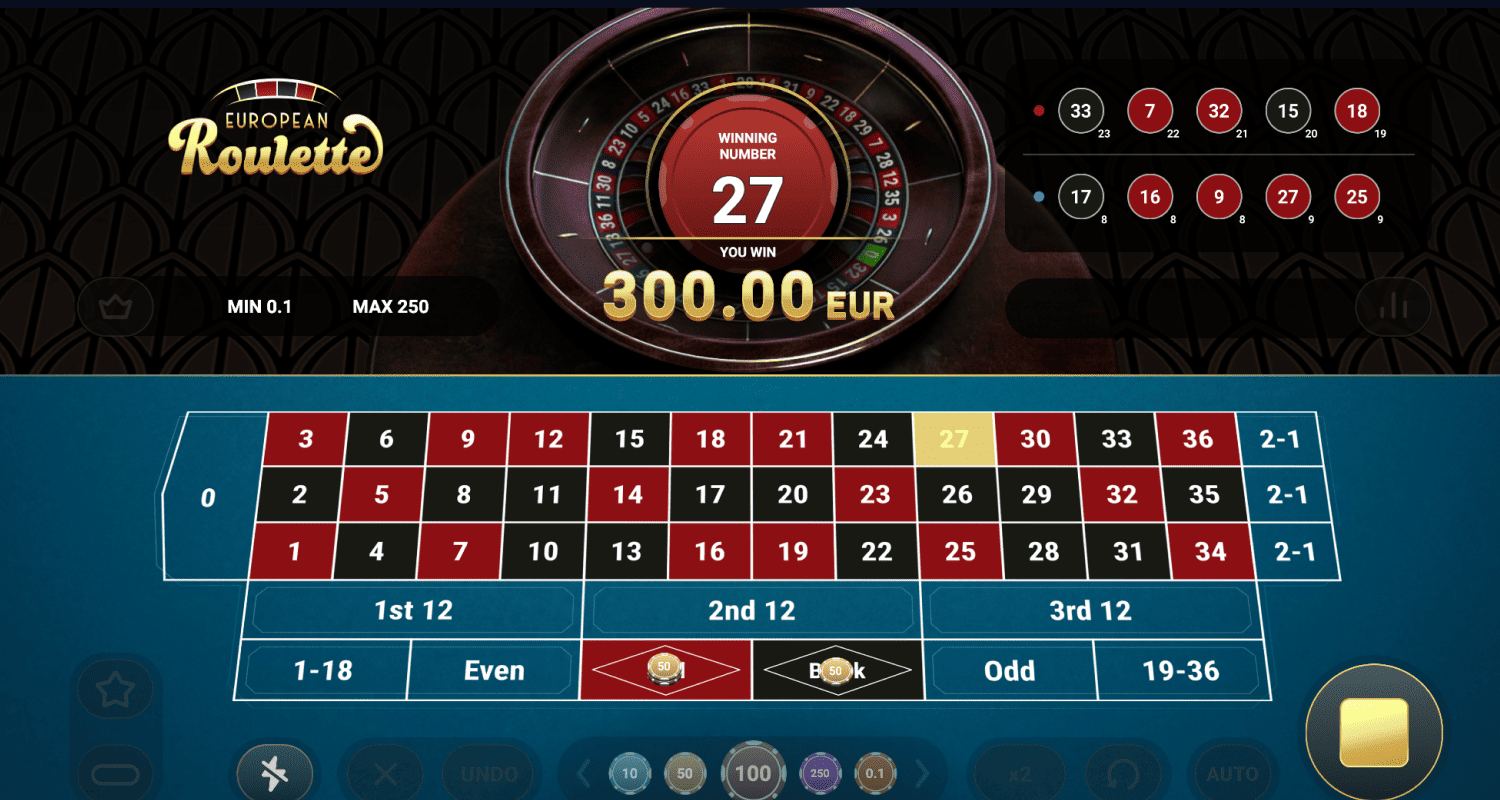Viewport: 1500px width, 800px height.
Task: Bet on the 3rd 12 dozen
Action: 1089,611
